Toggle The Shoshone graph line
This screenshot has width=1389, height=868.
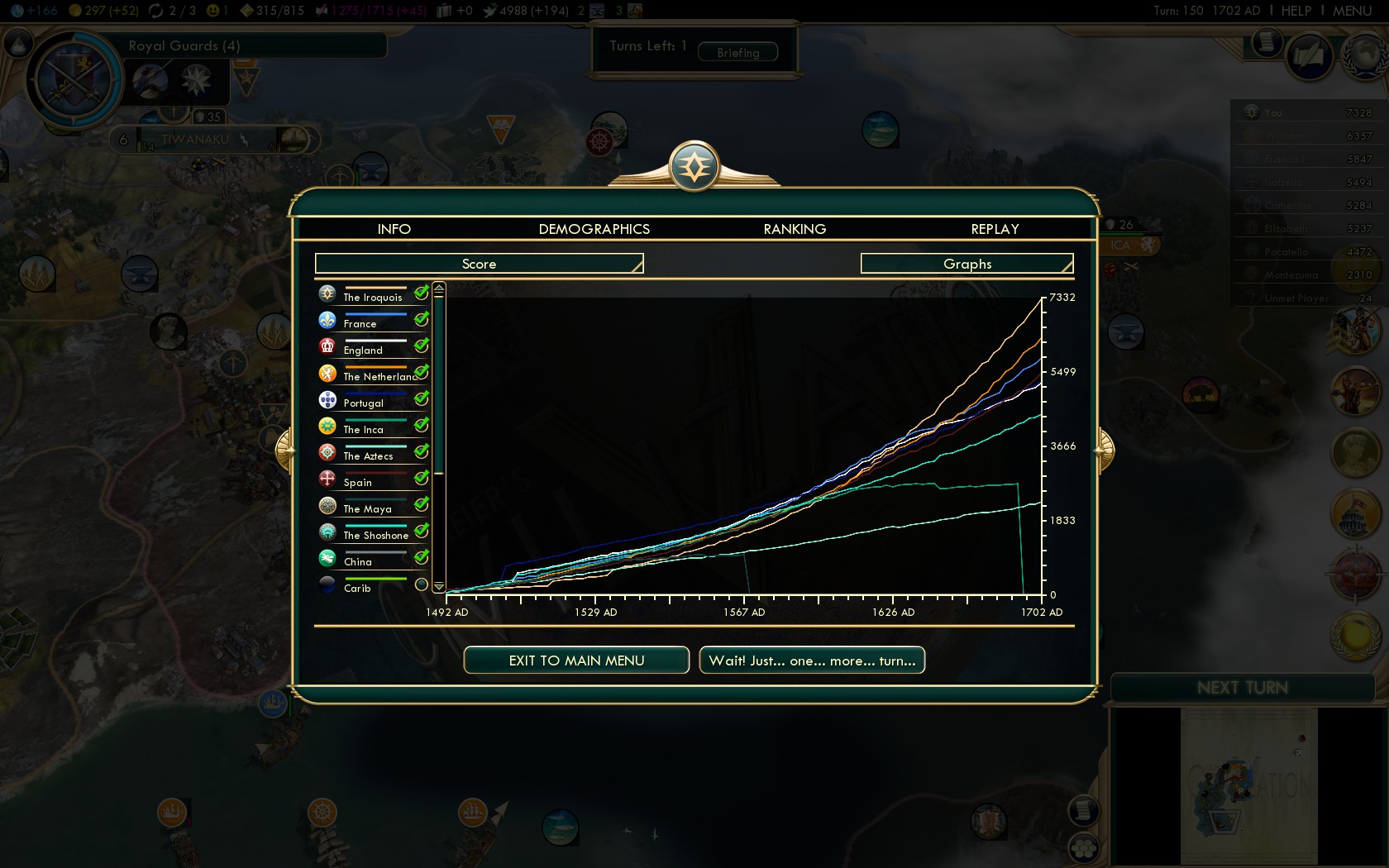pos(421,531)
